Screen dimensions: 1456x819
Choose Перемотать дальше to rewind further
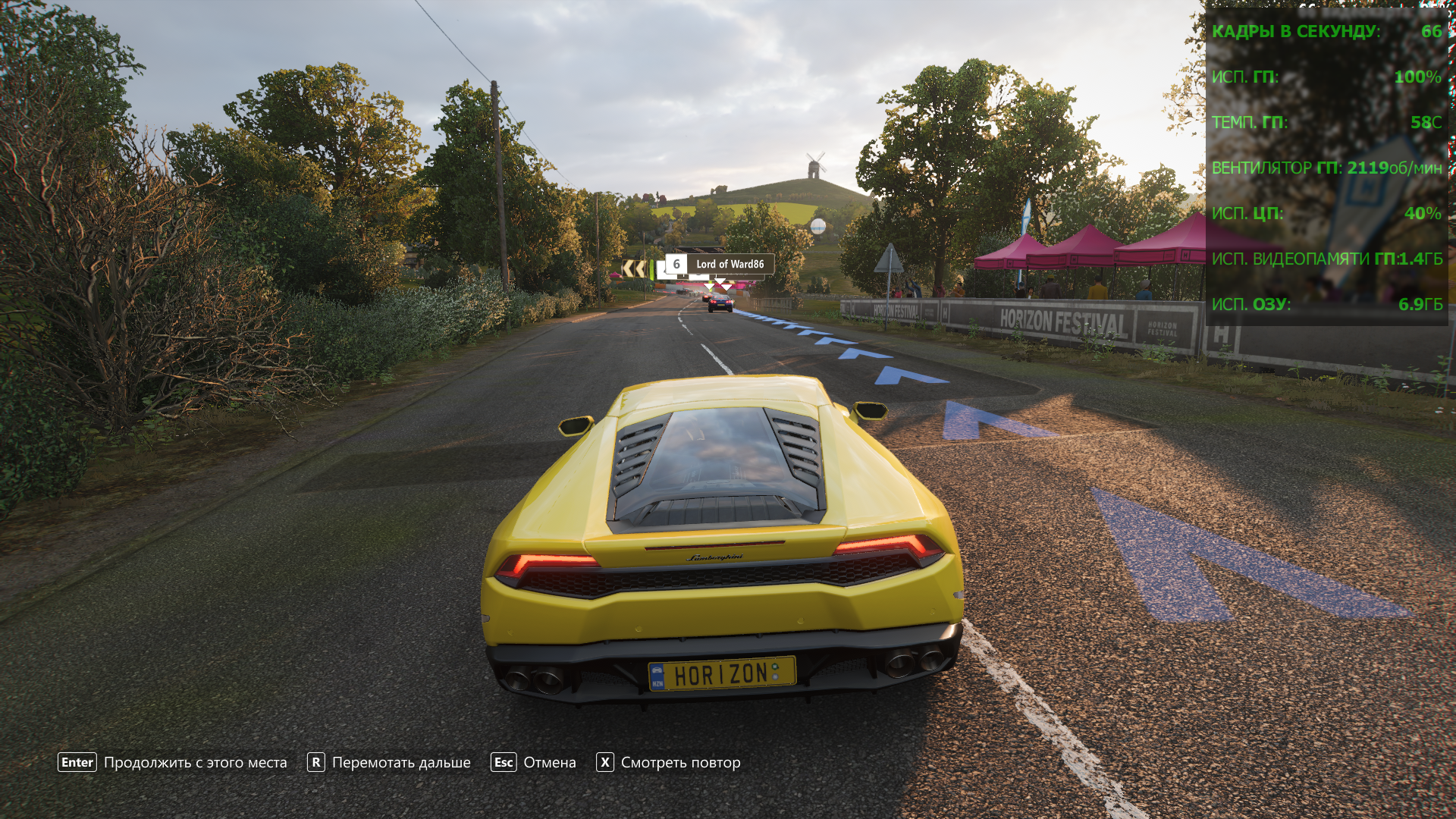tap(388, 763)
